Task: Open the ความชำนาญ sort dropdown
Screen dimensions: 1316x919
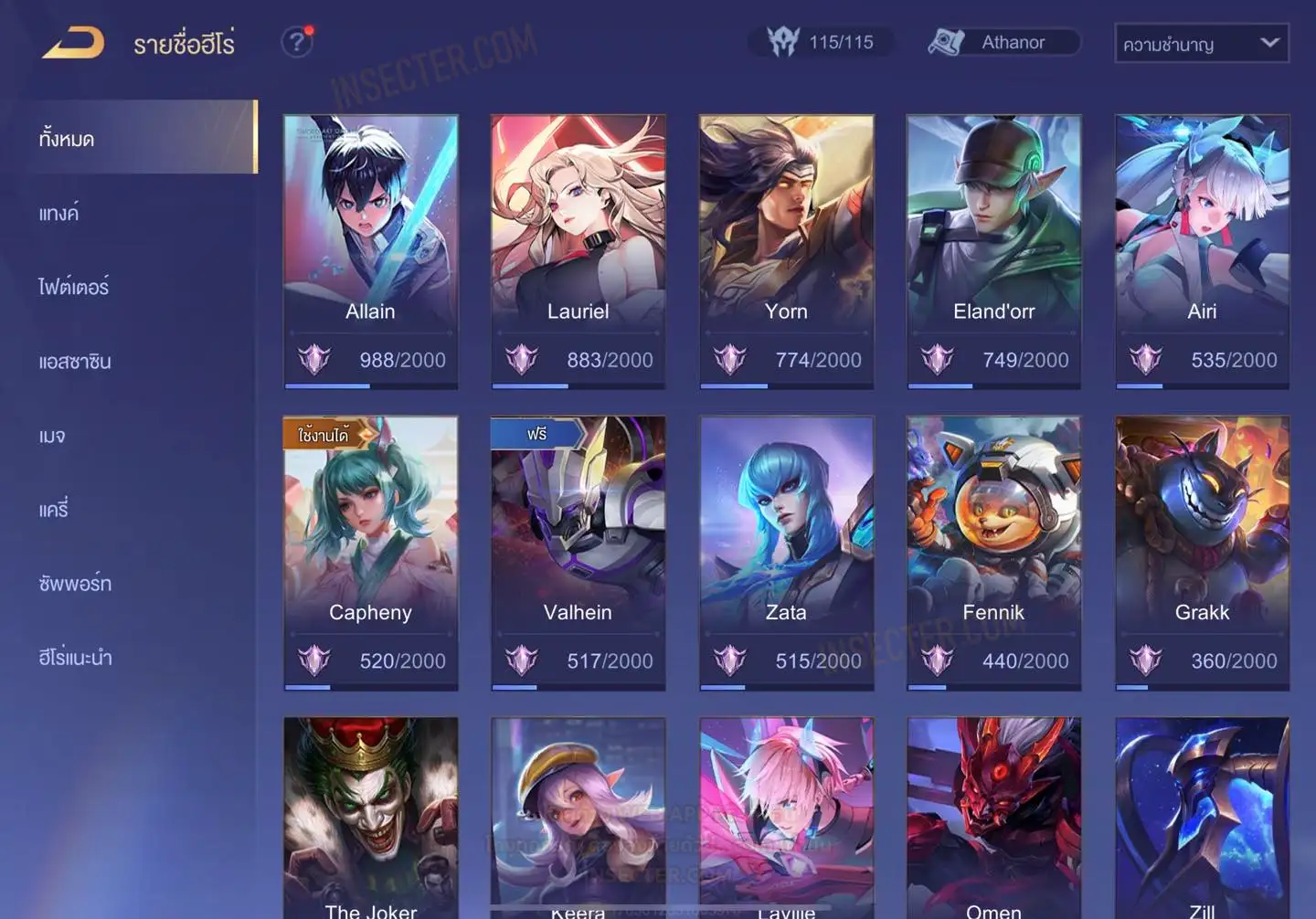Action: point(1201,43)
